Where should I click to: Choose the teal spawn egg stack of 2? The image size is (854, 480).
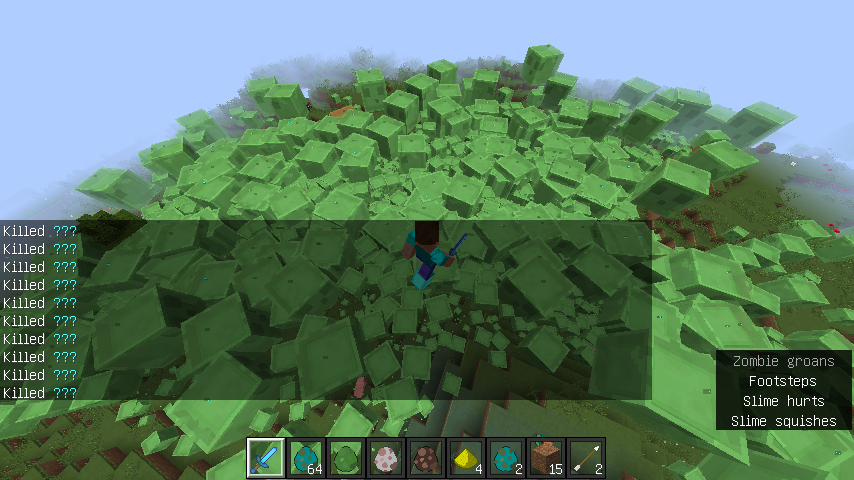coord(506,458)
